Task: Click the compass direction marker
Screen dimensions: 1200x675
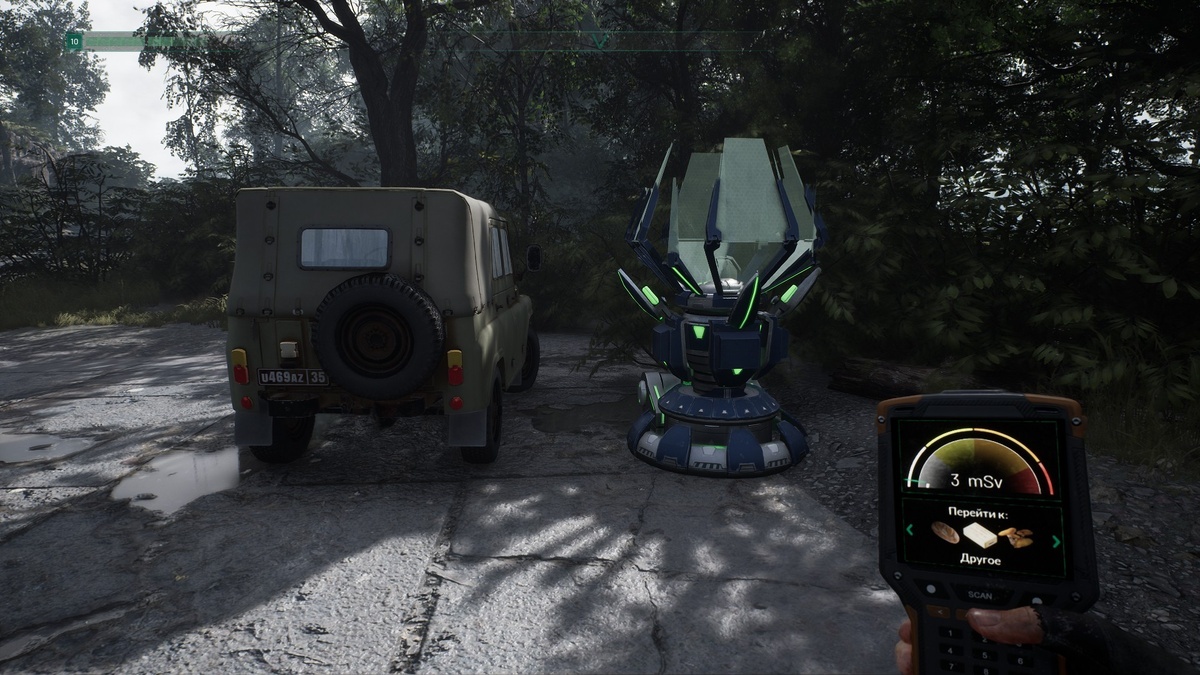Action: [599, 41]
